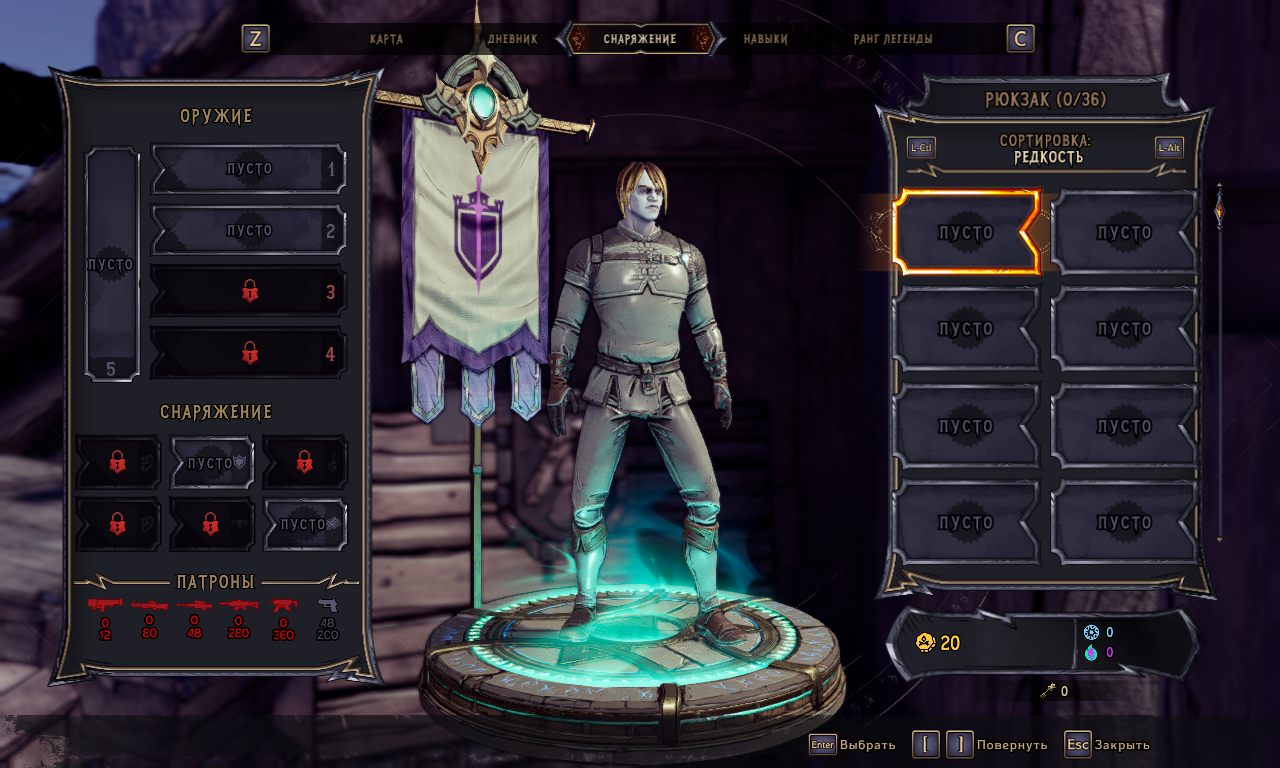Click the backpack scrollbar handle
Screen dimensions: 1280x768
click(x=1219, y=208)
